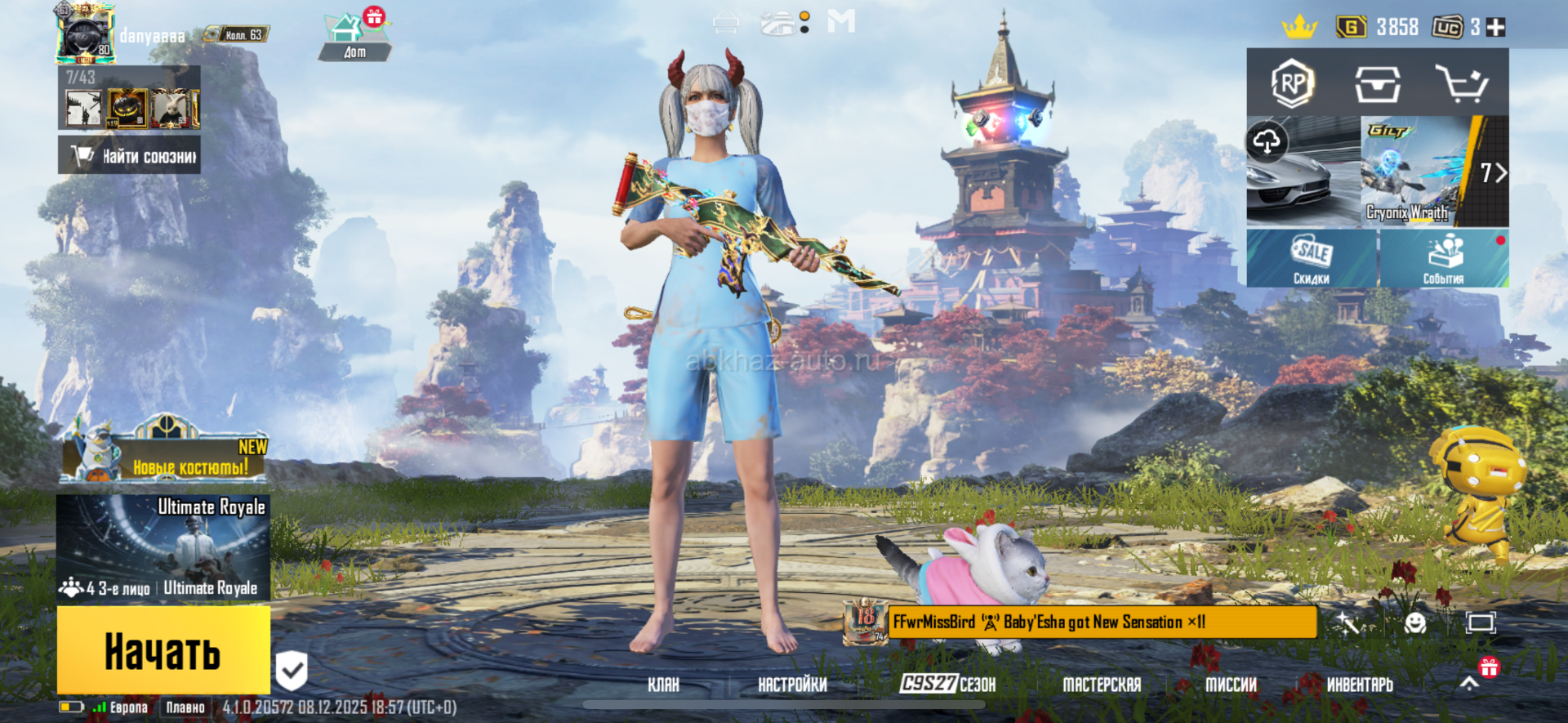Open the shop cart icon

tap(1461, 83)
